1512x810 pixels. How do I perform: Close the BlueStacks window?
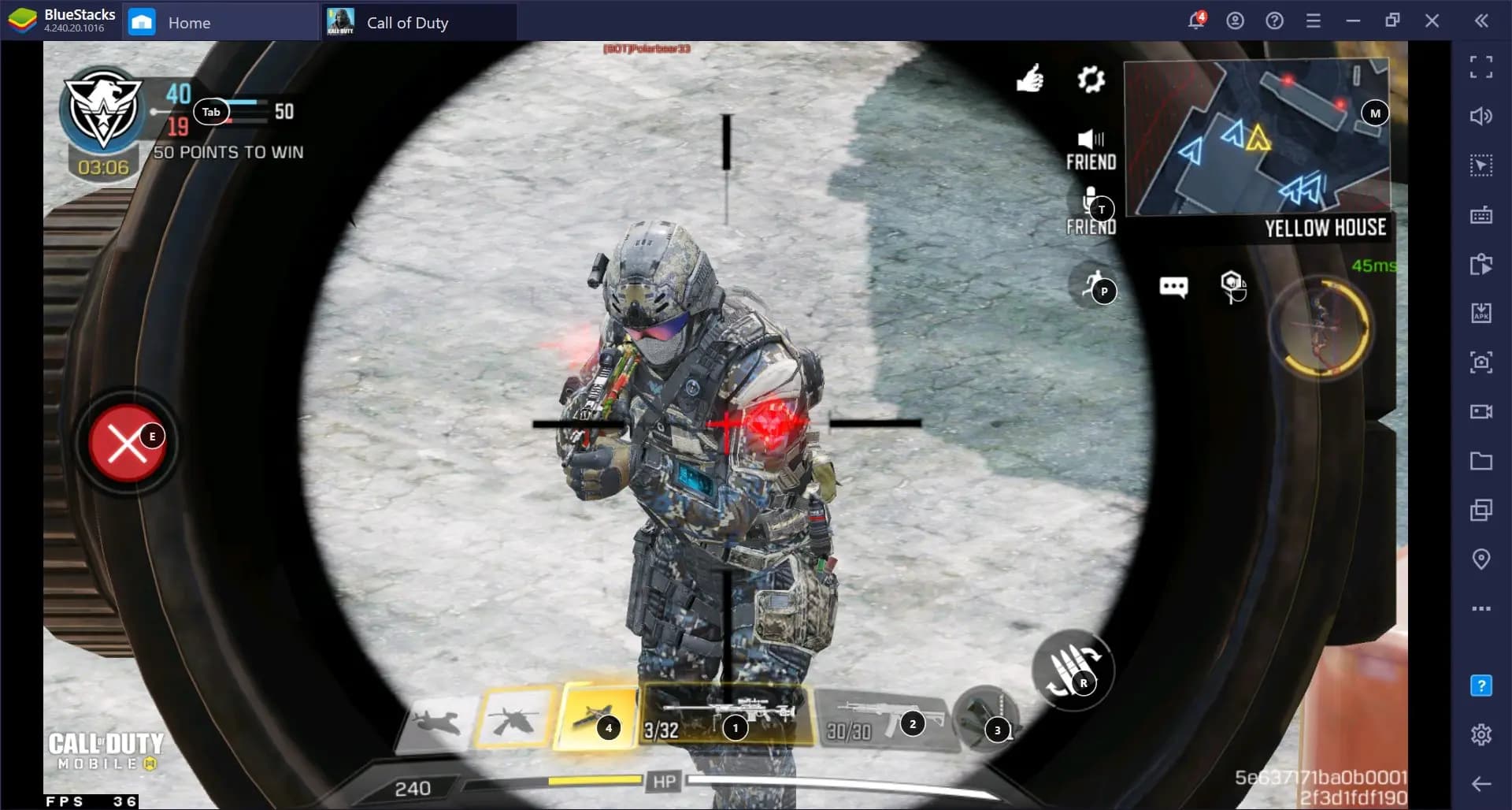coord(1432,21)
